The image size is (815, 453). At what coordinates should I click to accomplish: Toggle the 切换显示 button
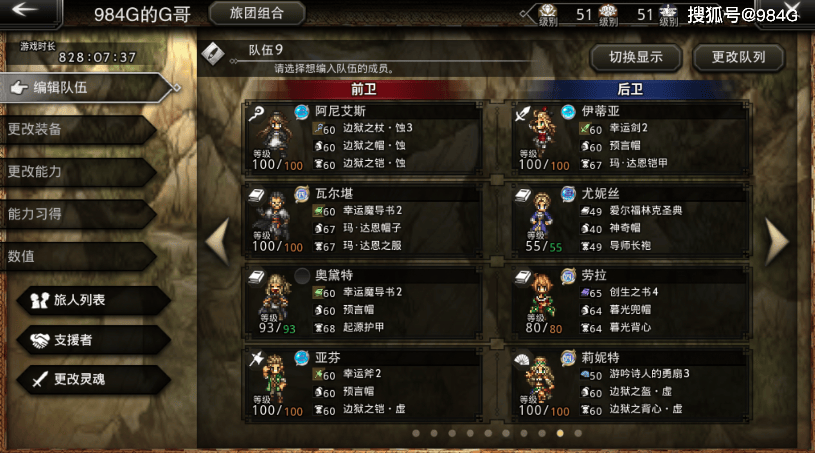click(x=634, y=57)
